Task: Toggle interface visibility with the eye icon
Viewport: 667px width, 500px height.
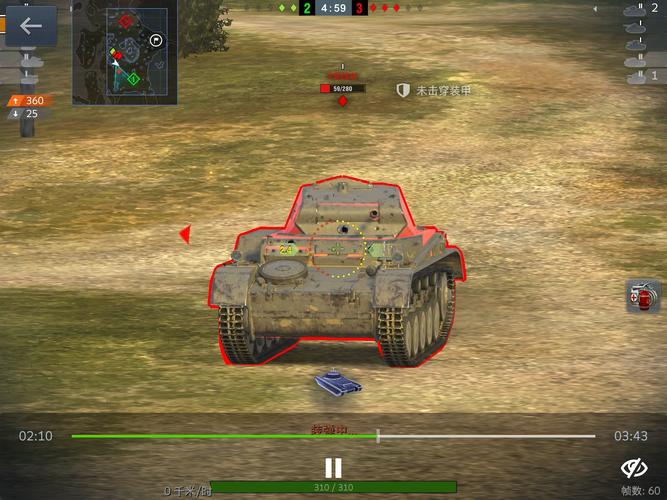Action: pos(634,468)
